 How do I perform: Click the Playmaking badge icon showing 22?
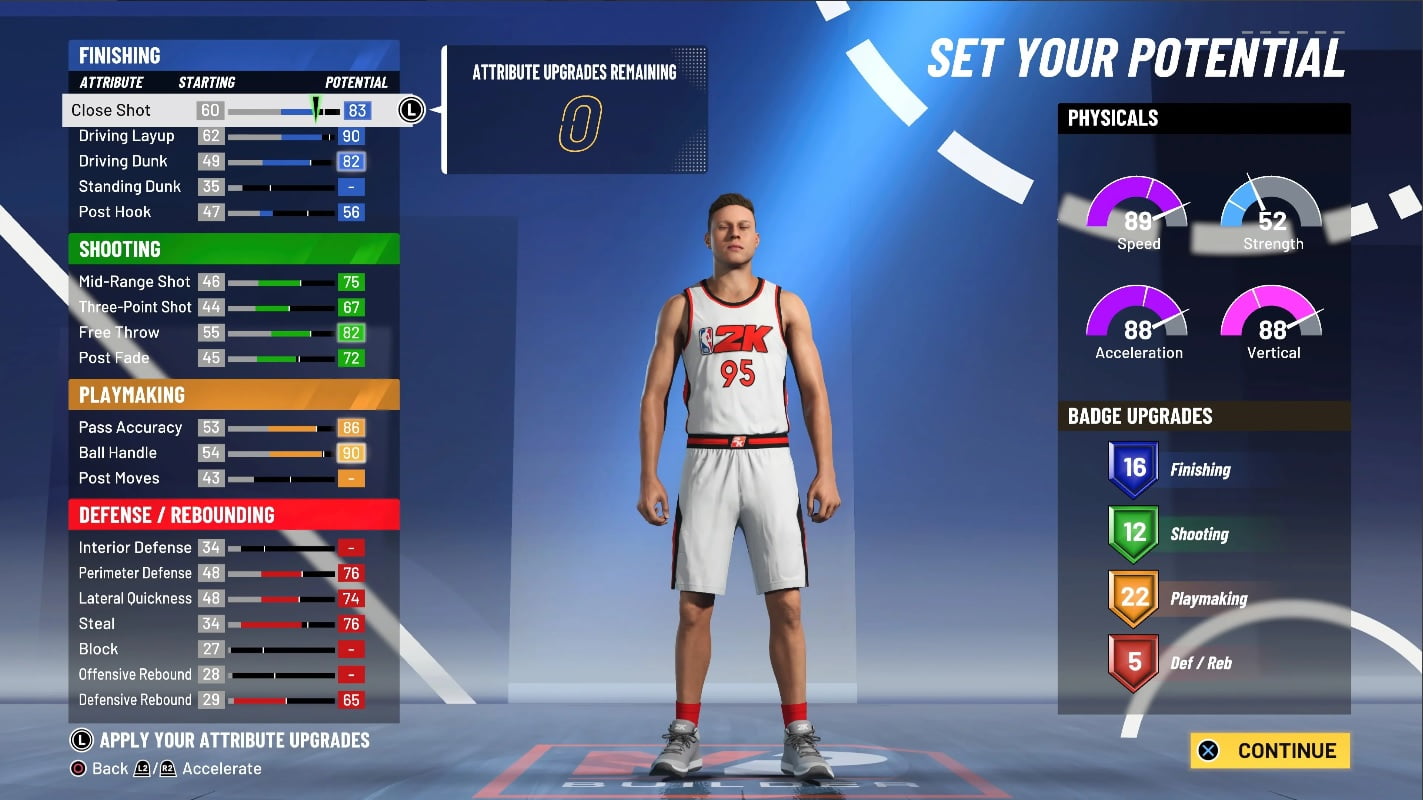[x=1134, y=598]
